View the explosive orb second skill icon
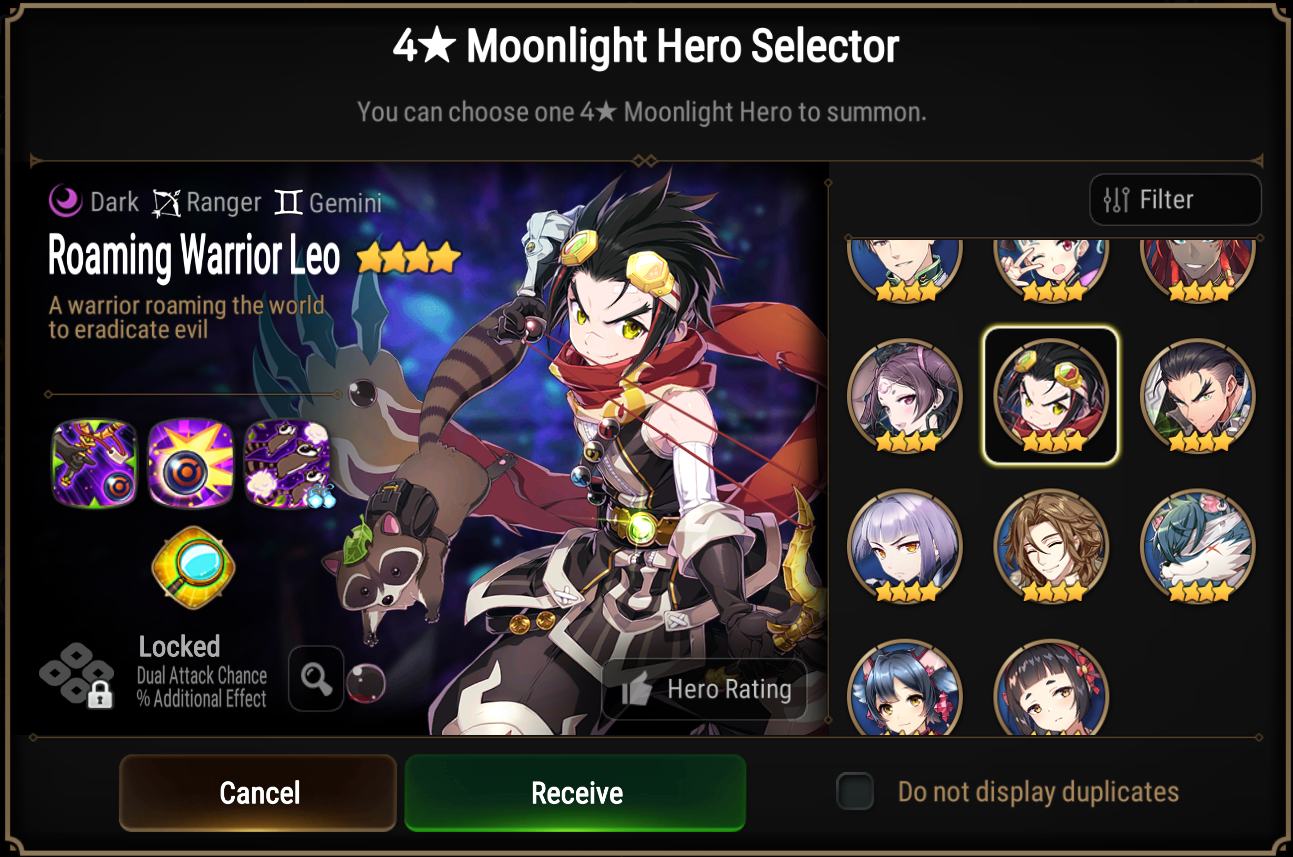This screenshot has width=1293, height=857. tap(191, 463)
